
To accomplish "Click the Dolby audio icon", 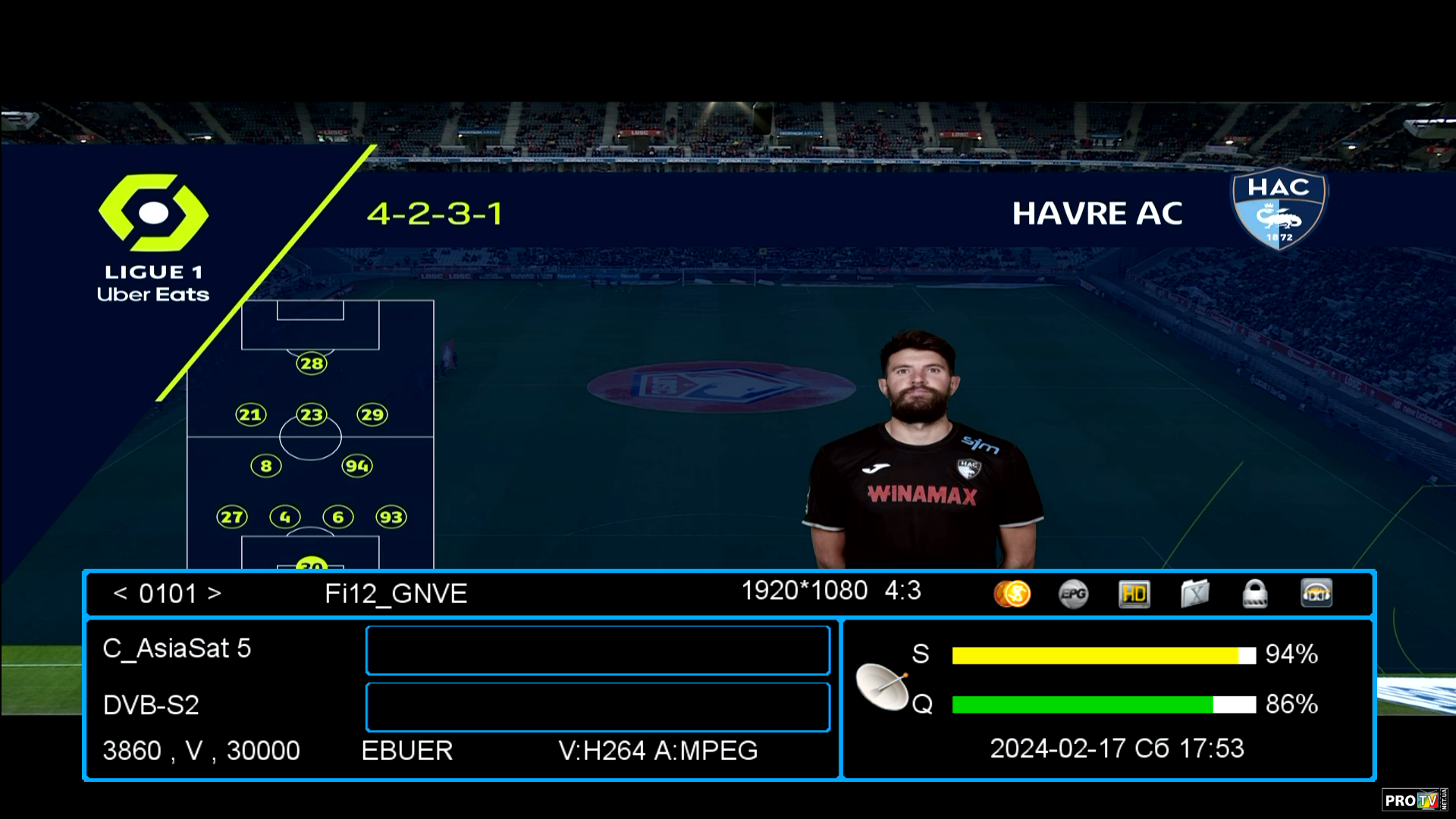I will tap(1316, 594).
